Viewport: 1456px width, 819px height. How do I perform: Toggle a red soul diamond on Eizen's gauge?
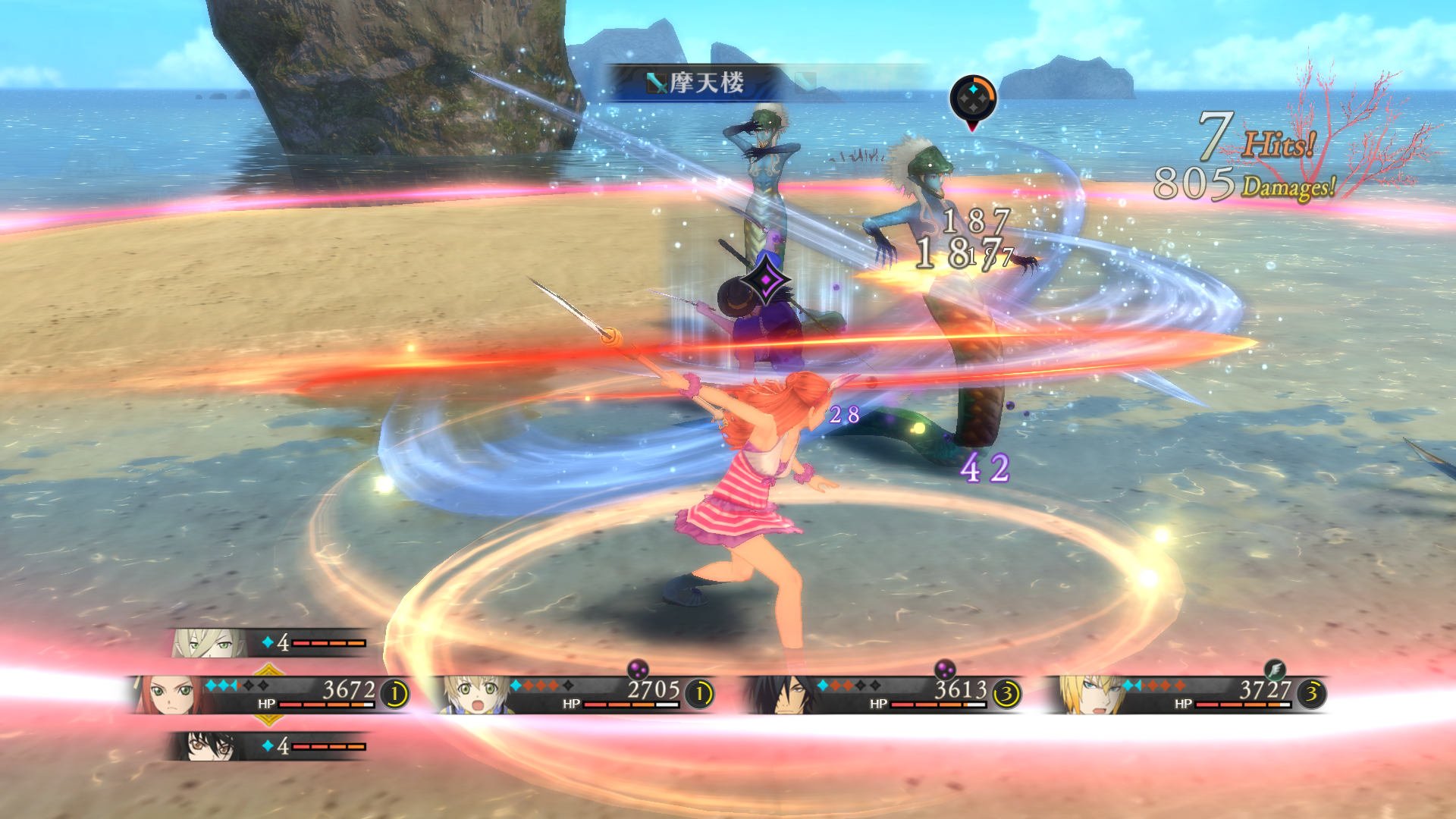[1153, 685]
